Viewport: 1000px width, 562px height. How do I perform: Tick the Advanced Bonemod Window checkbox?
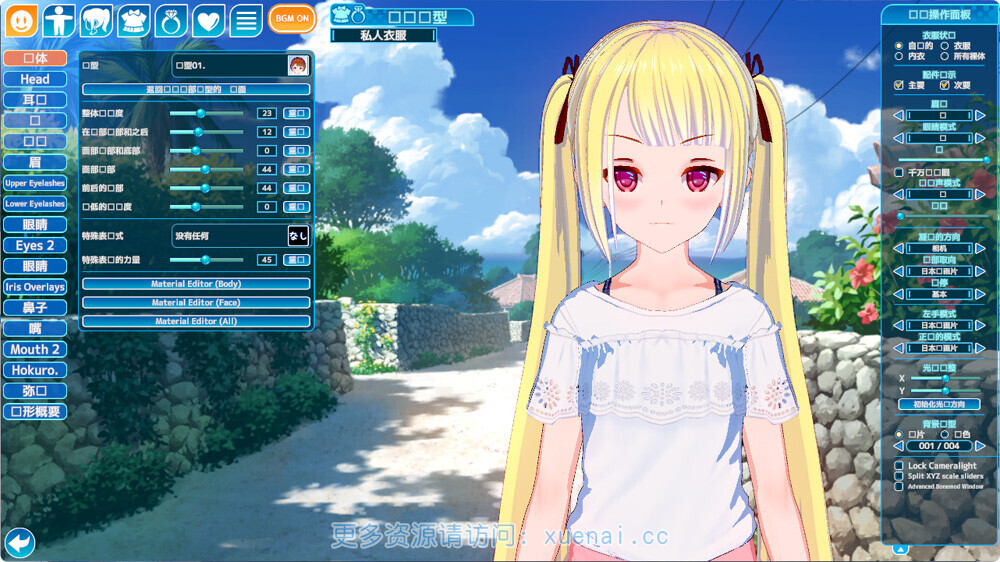(899, 486)
